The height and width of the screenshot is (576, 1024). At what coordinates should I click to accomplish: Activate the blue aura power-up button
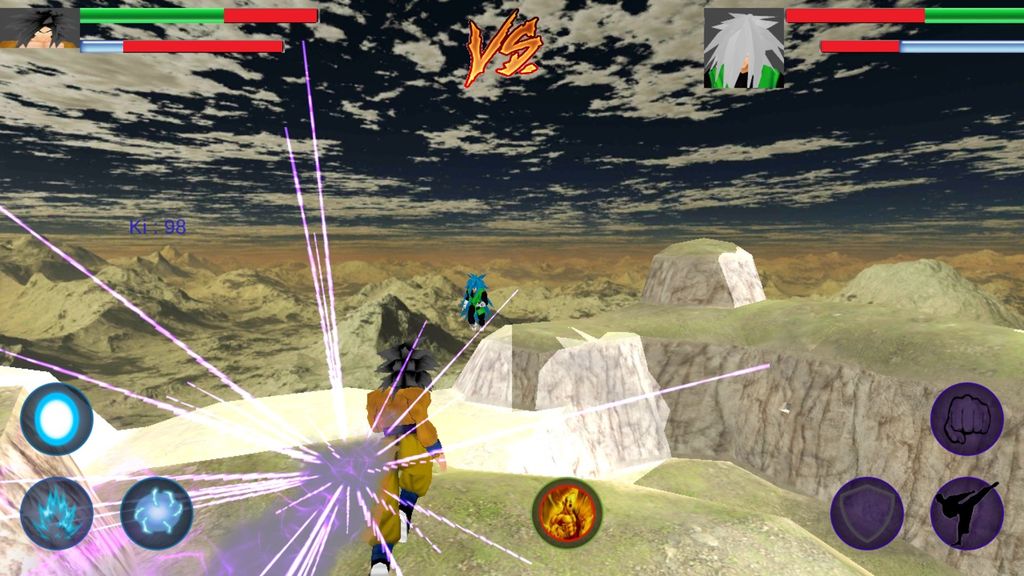pos(57,513)
